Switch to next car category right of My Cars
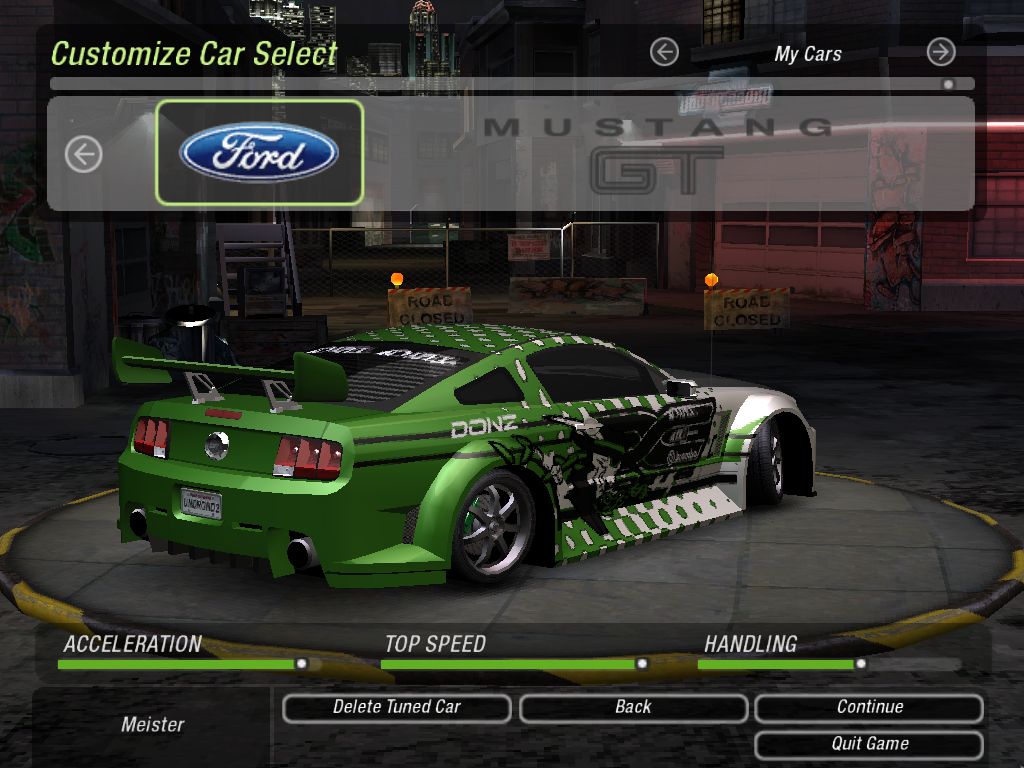Image resolution: width=1024 pixels, height=768 pixels. click(x=940, y=52)
